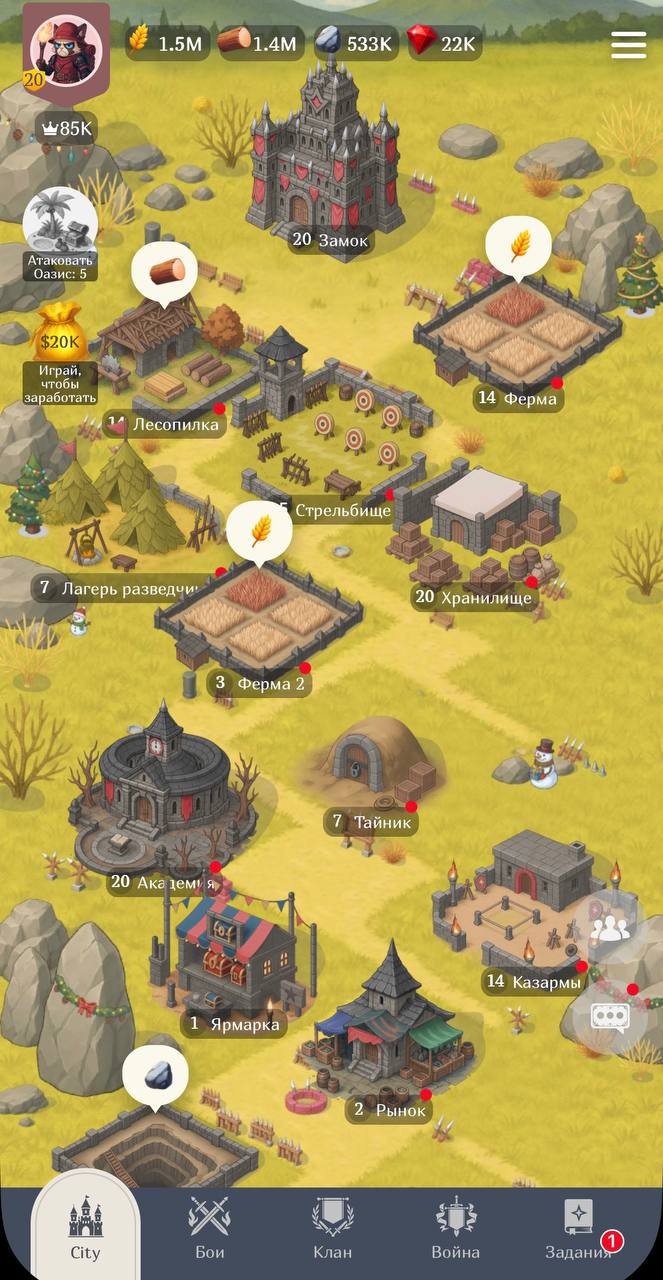The image size is (663, 1280).
Task: Collect wheat above Ферма 2
Action: [259, 531]
